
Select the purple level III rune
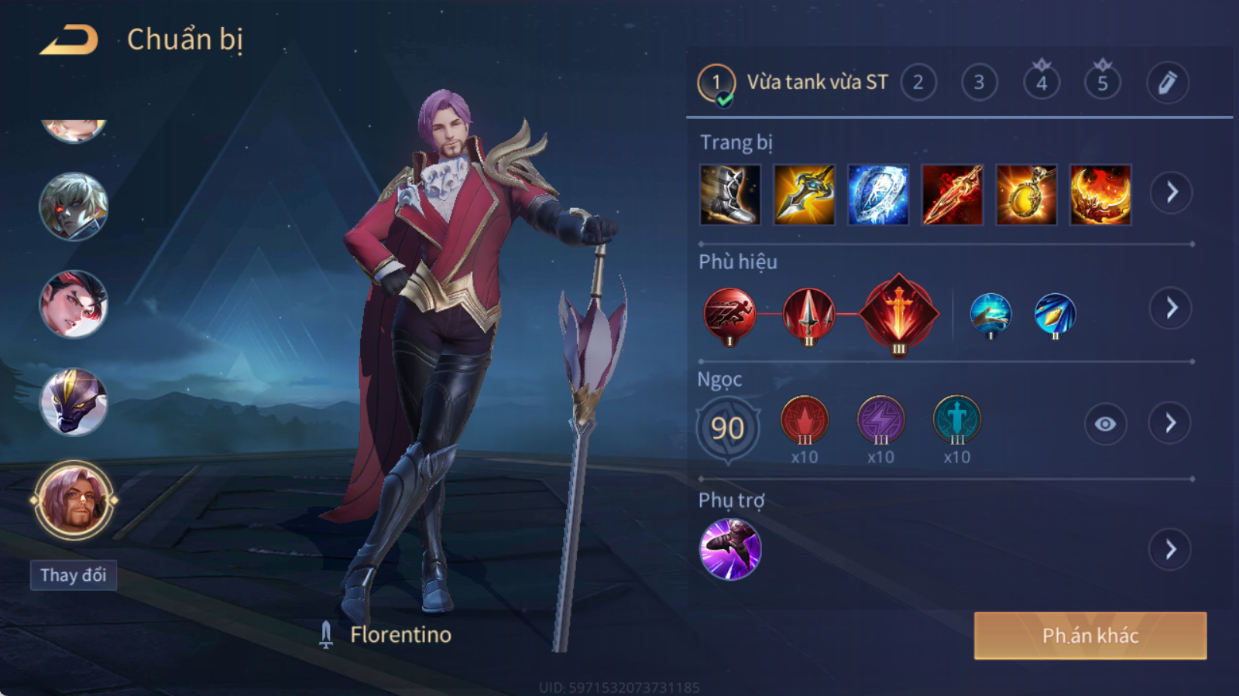[x=880, y=420]
